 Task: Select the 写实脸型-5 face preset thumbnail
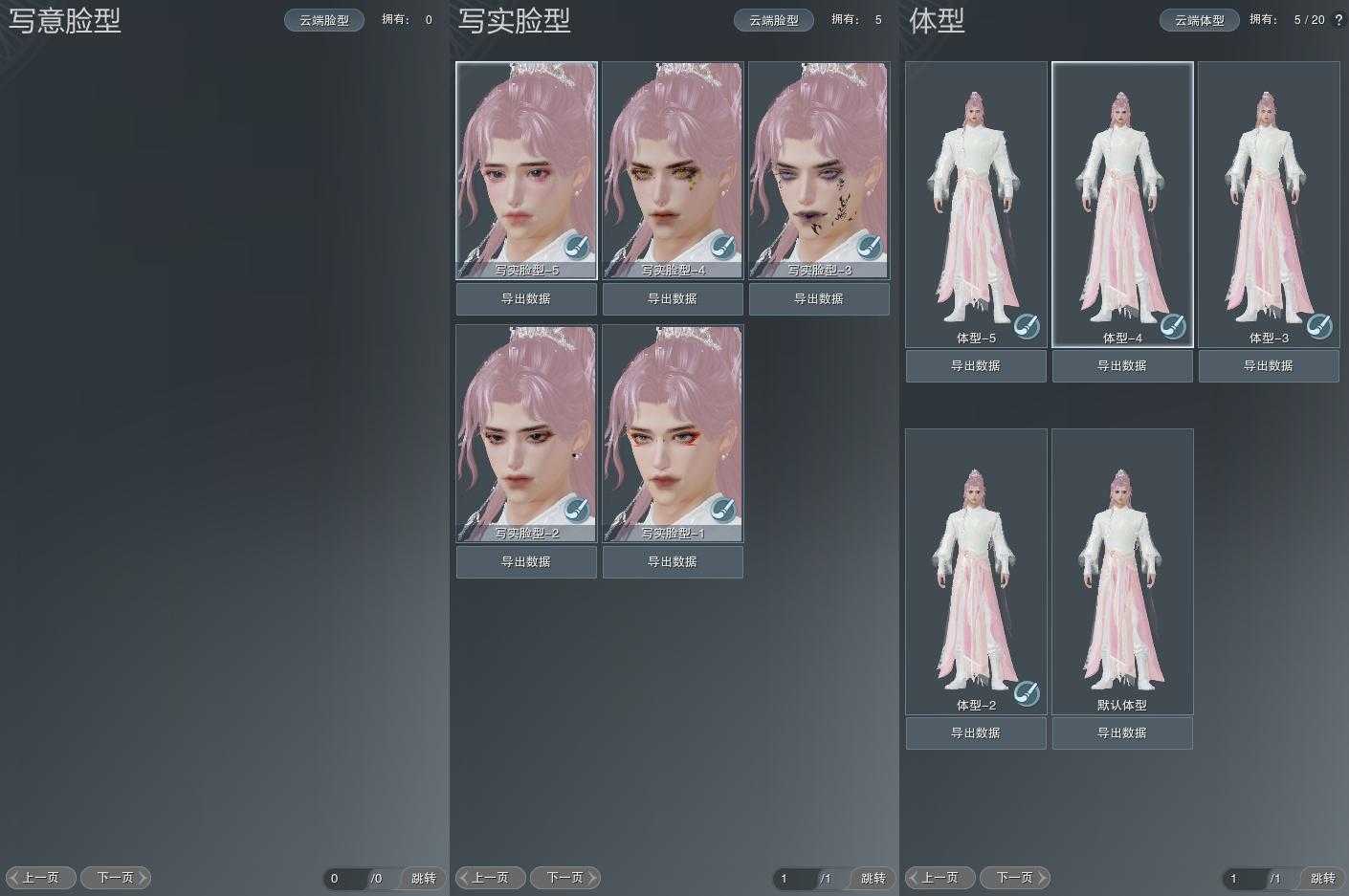click(x=526, y=163)
